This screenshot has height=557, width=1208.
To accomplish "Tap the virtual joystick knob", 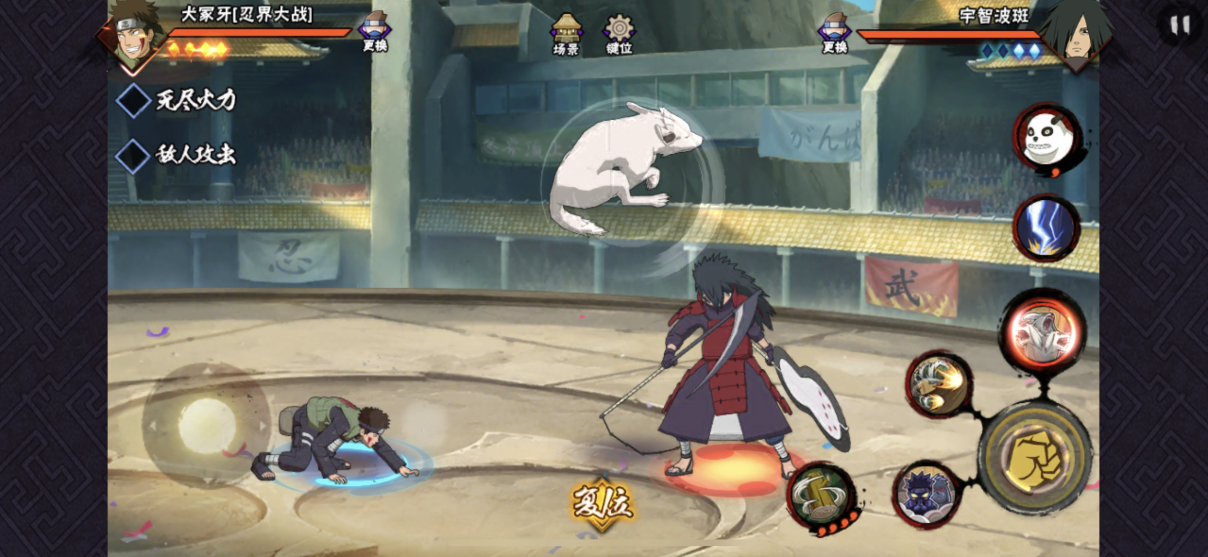I will (x=207, y=425).
